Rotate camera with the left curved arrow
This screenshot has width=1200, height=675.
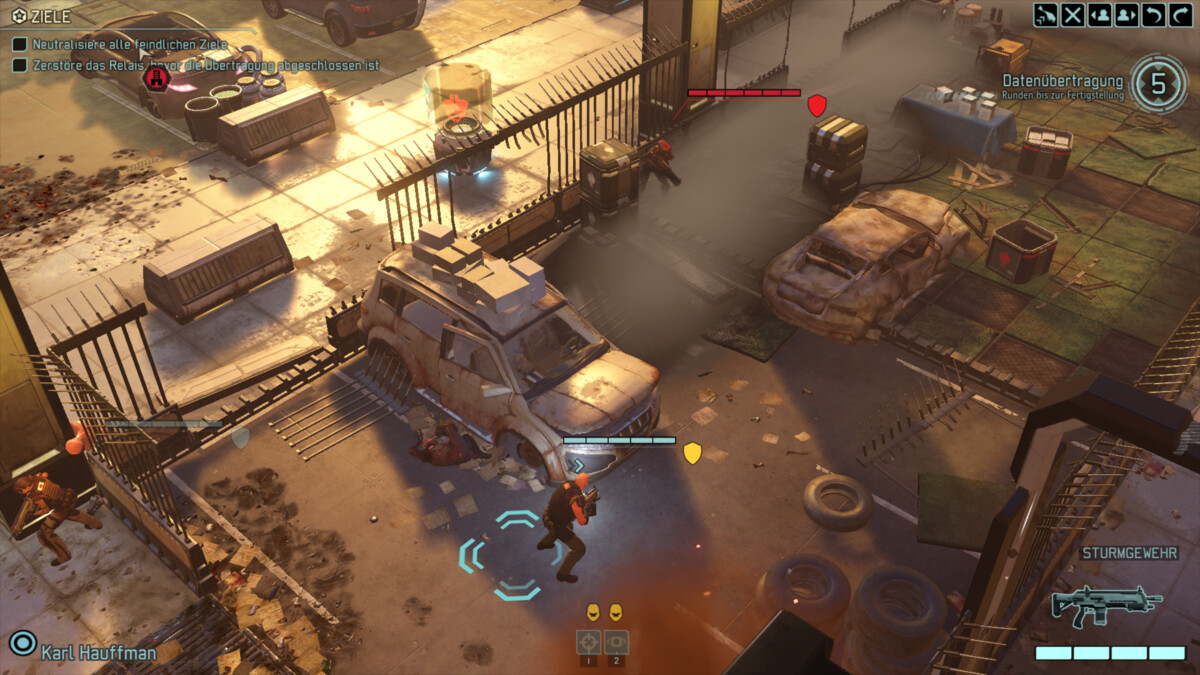pyautogui.click(x=1153, y=15)
